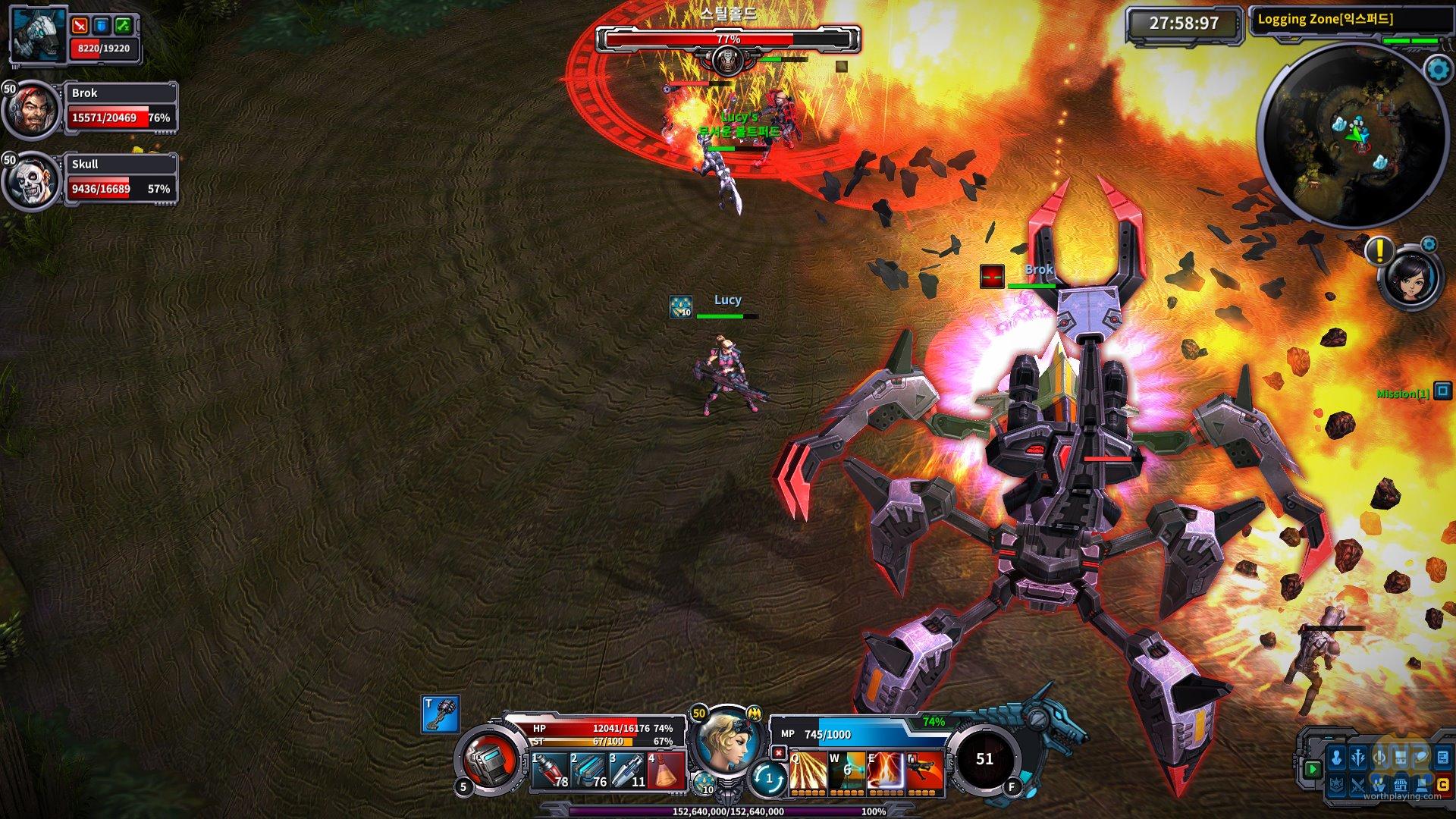The image size is (1456, 819).
Task: Open the dark-haired girl assistant portrait
Action: pyautogui.click(x=1410, y=278)
